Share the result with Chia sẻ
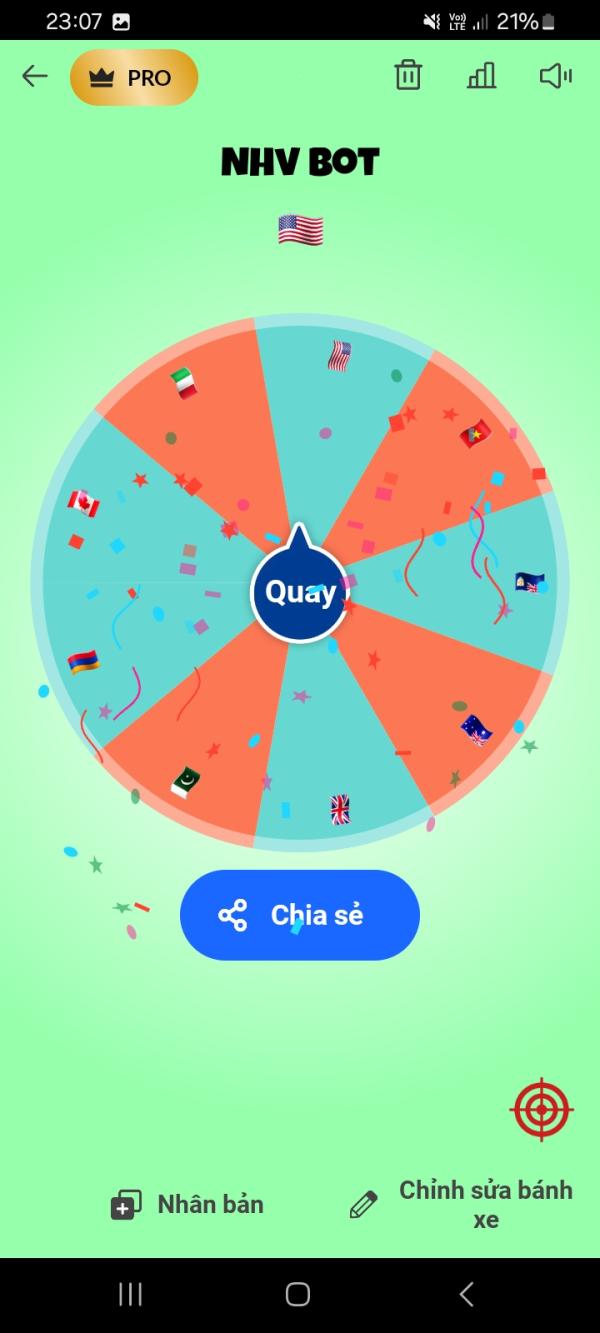This screenshot has width=600, height=1333. pyautogui.click(x=300, y=915)
